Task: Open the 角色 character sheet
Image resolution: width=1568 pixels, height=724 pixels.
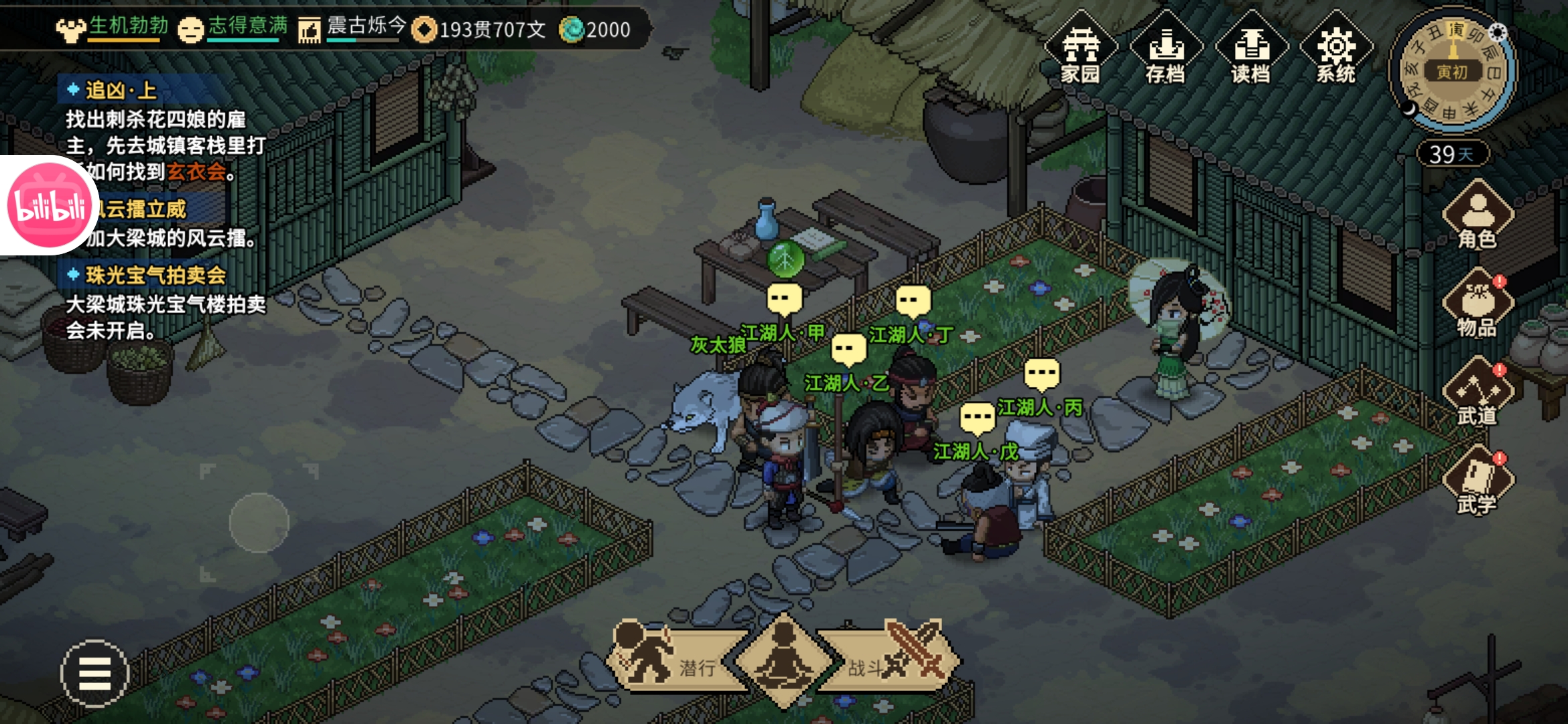Action: (1478, 216)
